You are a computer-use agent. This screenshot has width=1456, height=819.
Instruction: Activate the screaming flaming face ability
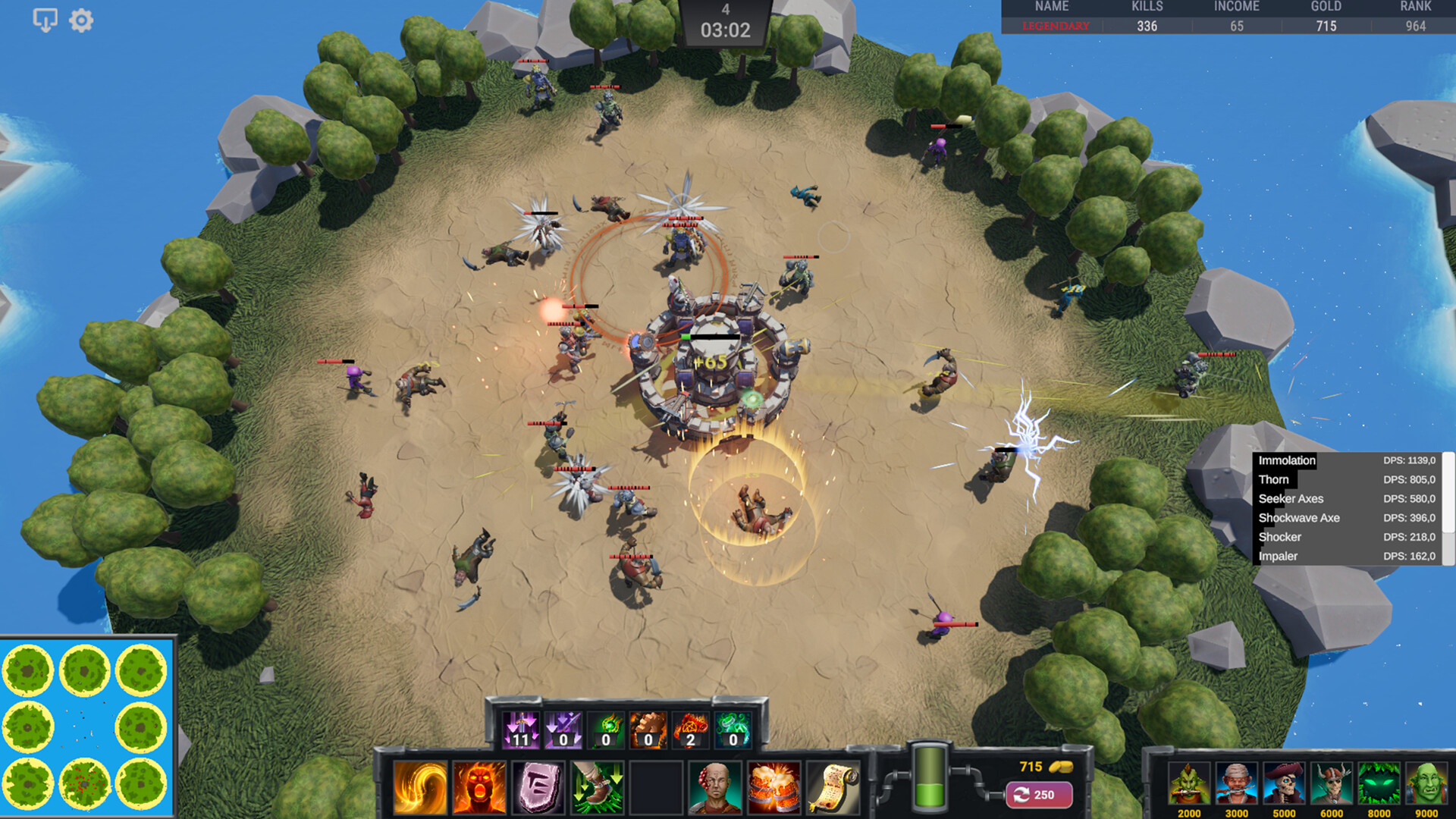click(x=479, y=788)
